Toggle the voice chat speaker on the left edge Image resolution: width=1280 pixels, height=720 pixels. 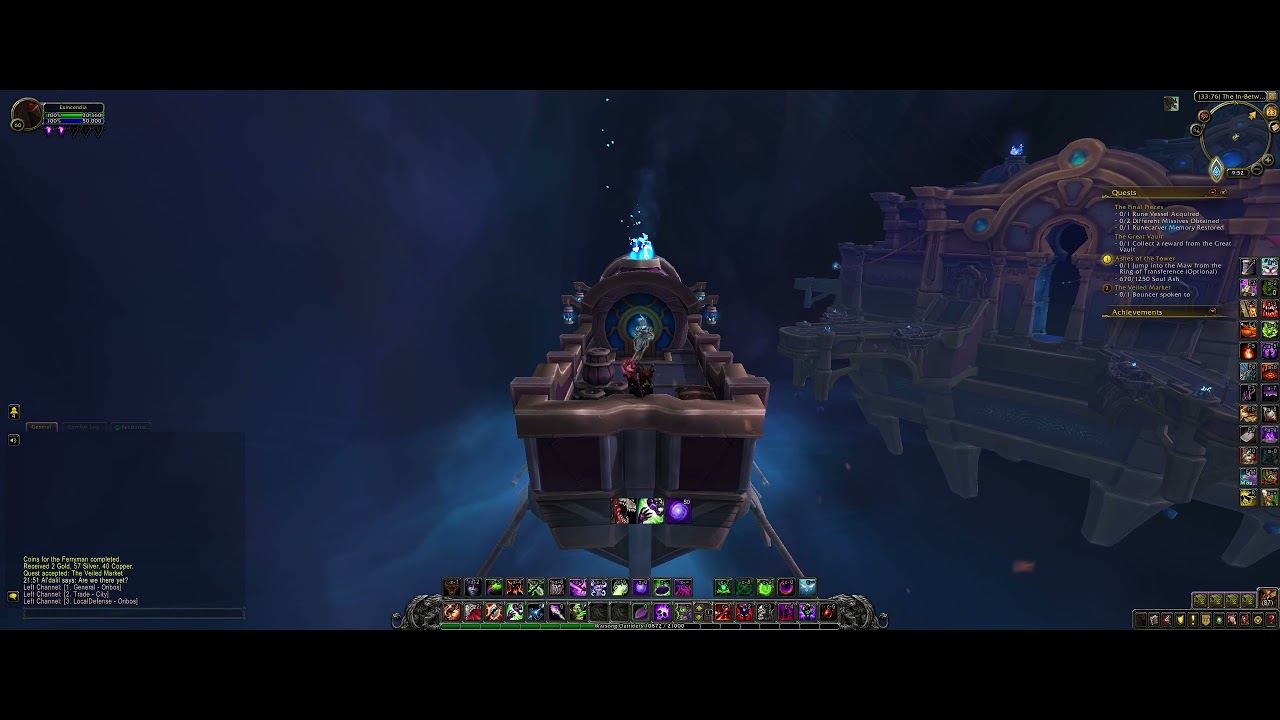pyautogui.click(x=14, y=439)
